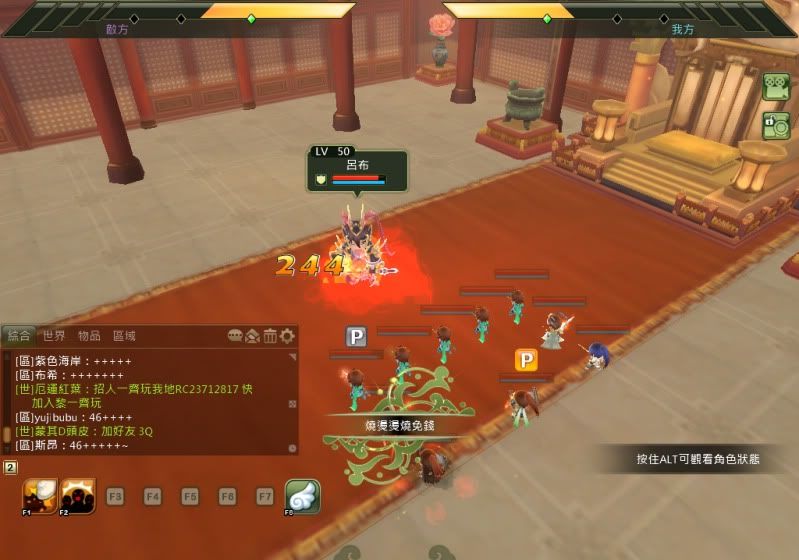Click the hotbar page number 2 button
This screenshot has width=799, height=560.
(x=10, y=467)
